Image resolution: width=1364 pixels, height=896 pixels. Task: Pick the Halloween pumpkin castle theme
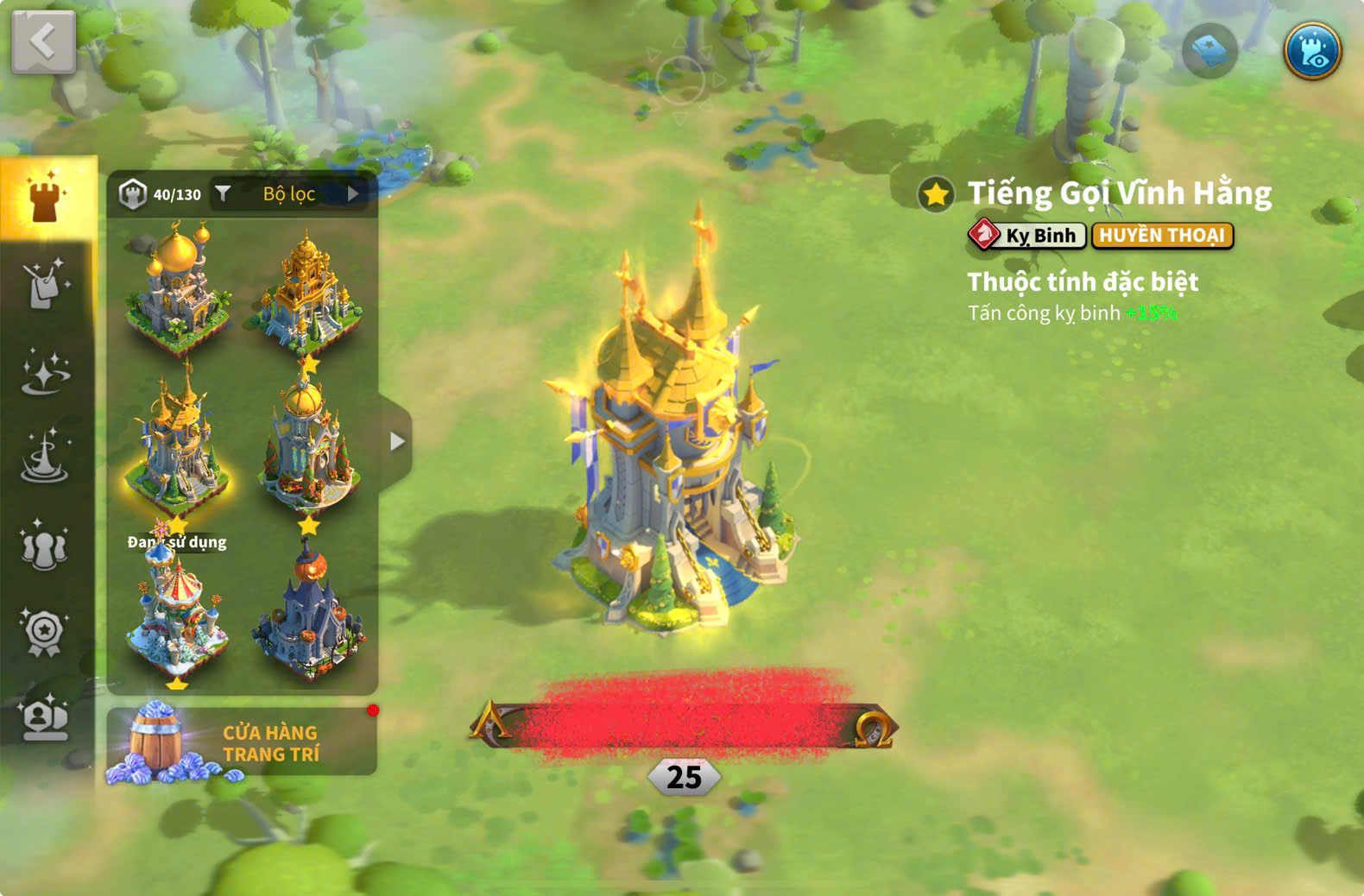click(308, 615)
